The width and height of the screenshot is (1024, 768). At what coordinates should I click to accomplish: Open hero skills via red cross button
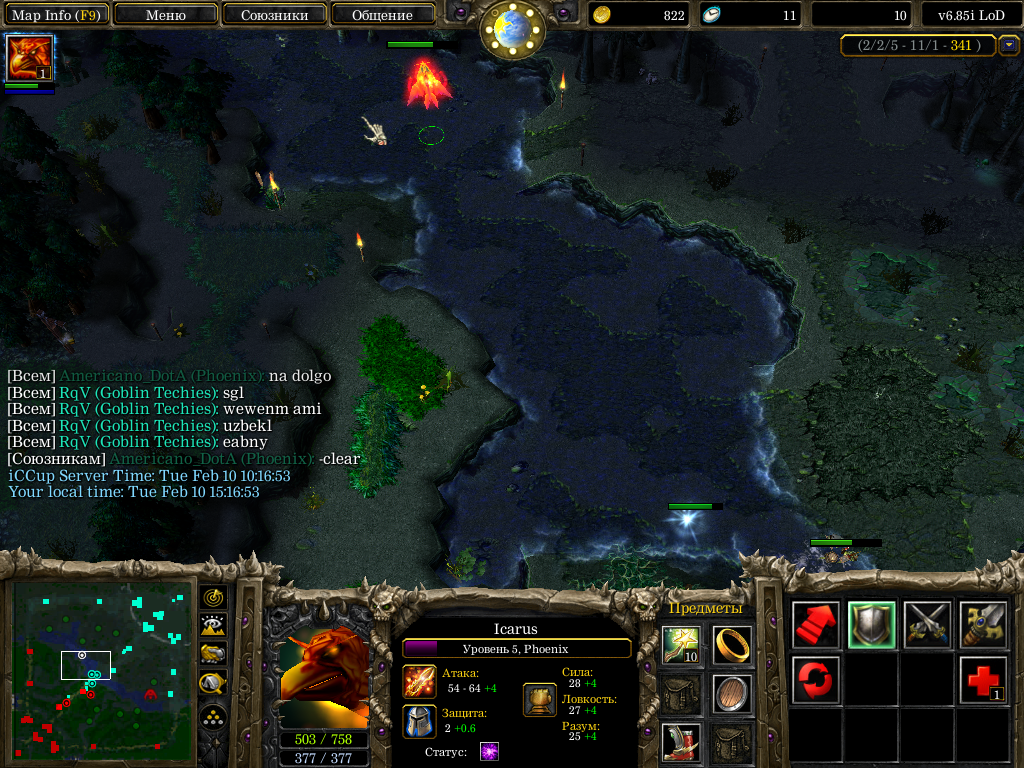[x=983, y=680]
